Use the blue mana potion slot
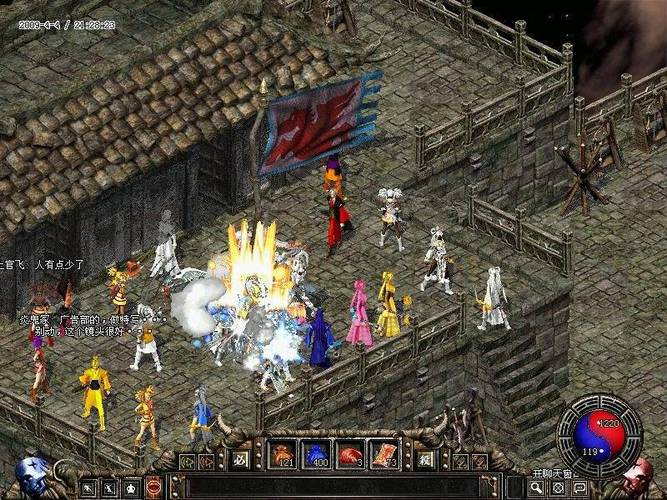Viewport: 667px width, 500px height. click(317, 455)
